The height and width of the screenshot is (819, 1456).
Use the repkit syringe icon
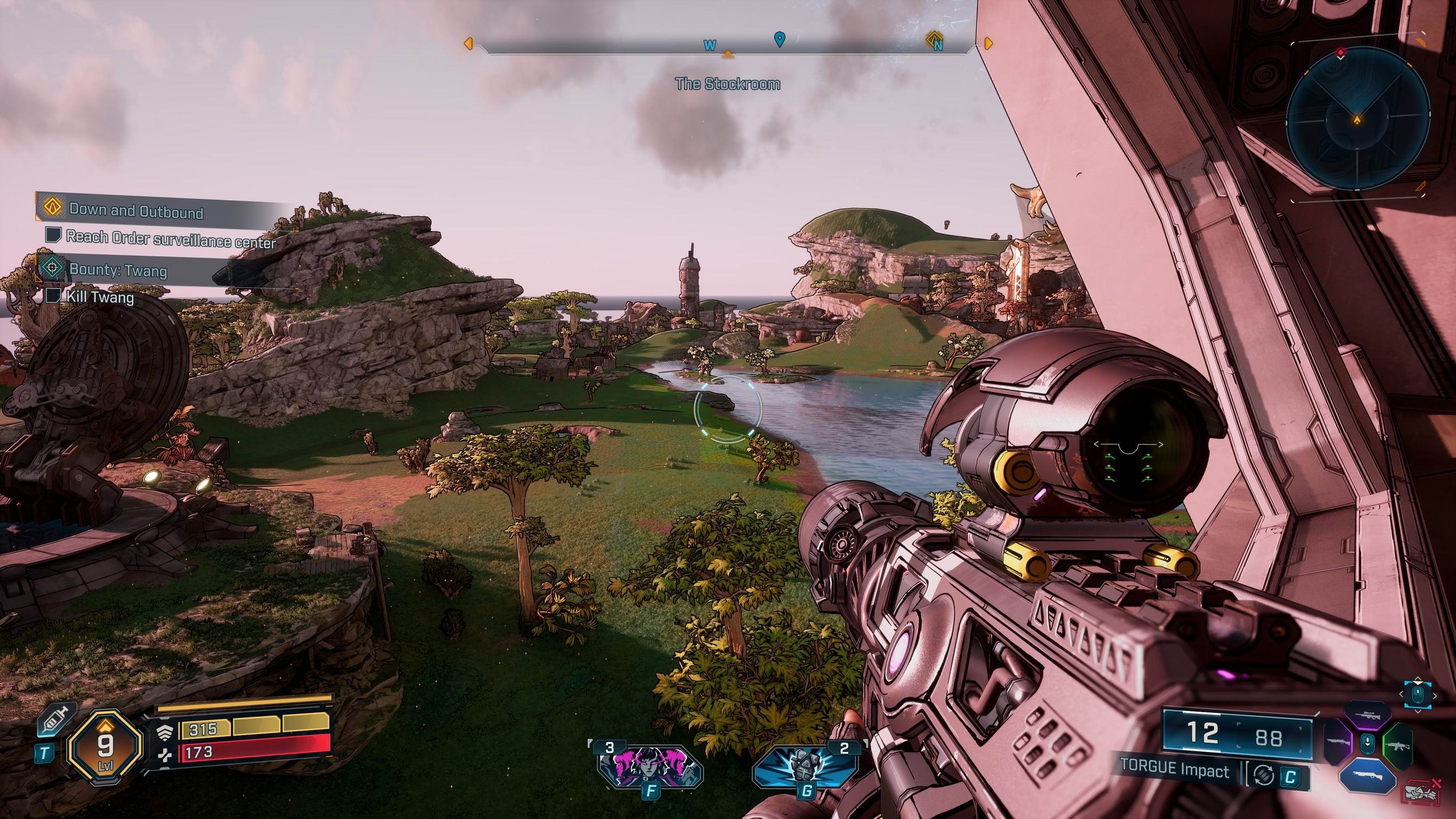[x=55, y=719]
